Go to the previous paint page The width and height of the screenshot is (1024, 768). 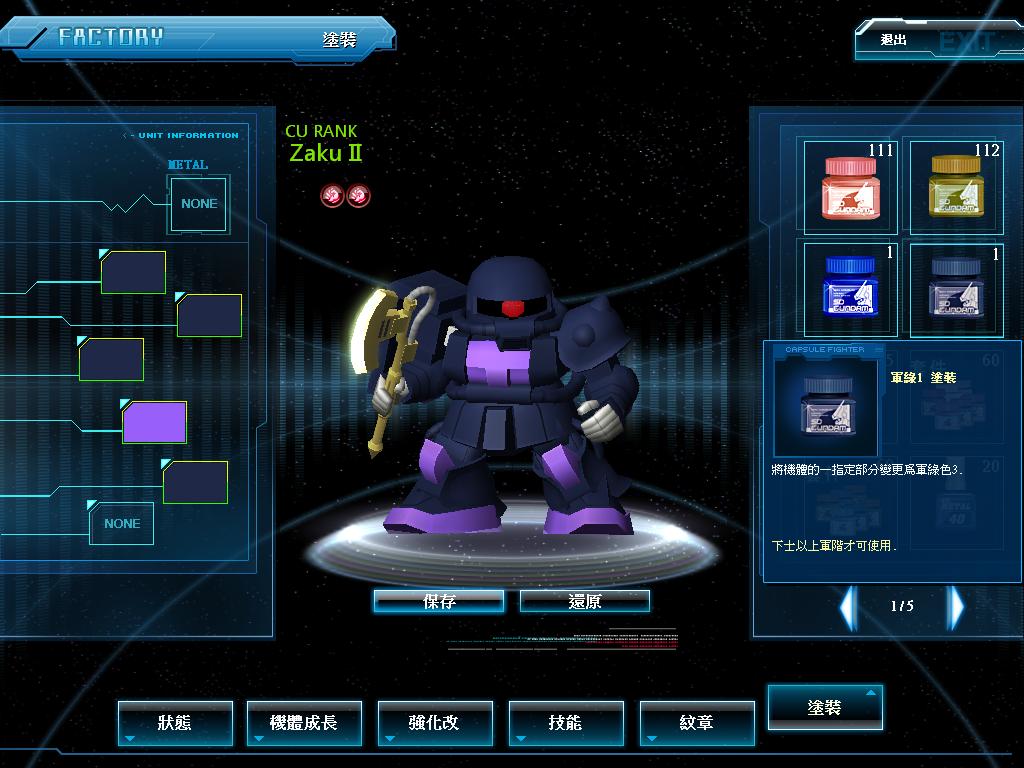tap(848, 606)
